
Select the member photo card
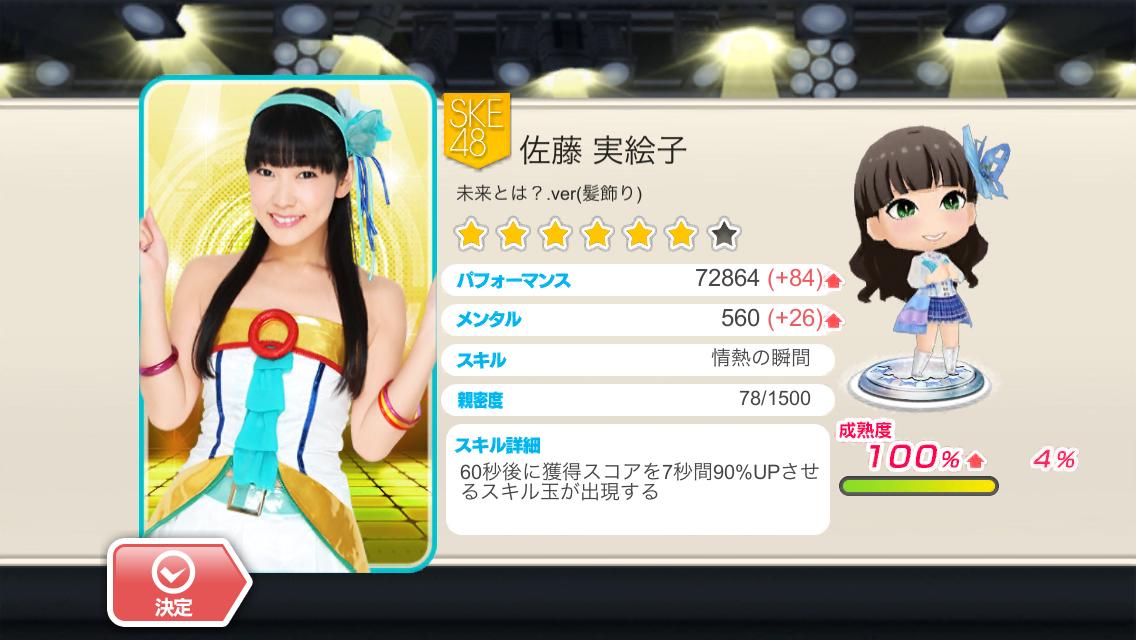[x=287, y=320]
